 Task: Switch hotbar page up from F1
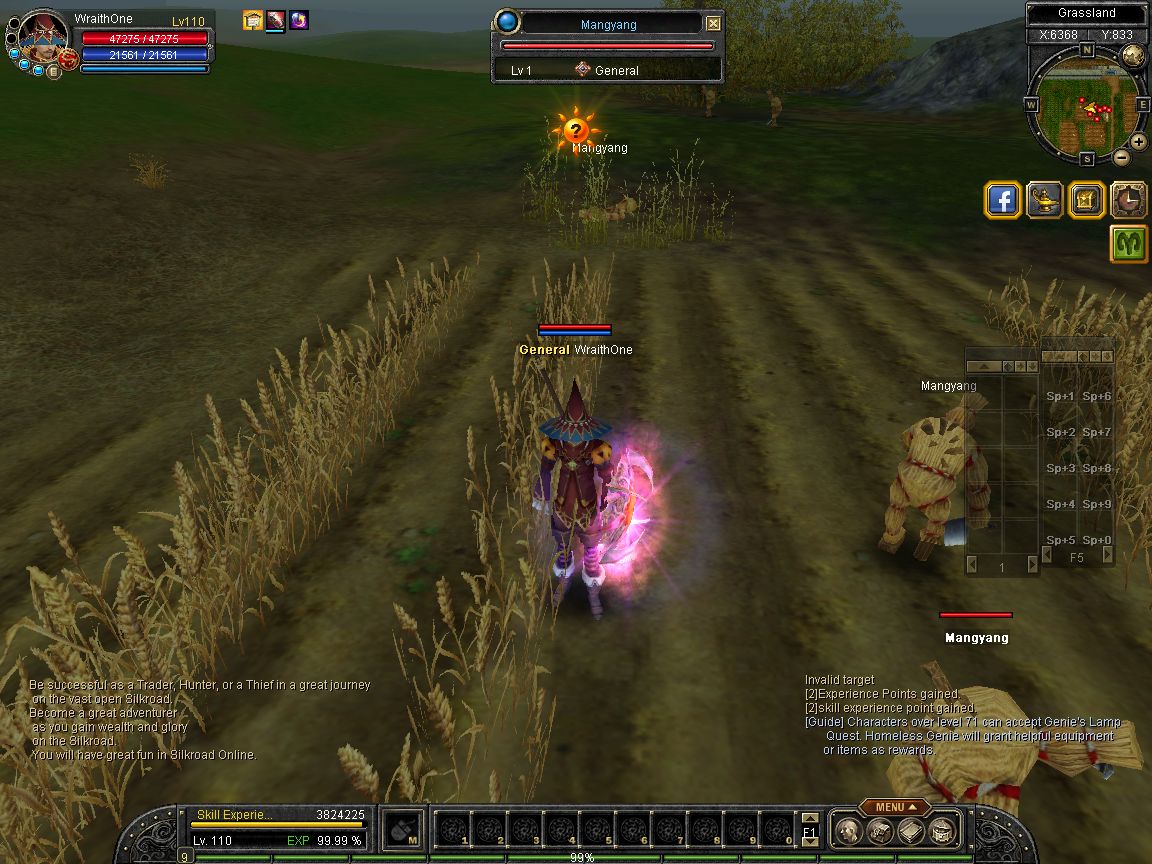point(809,820)
